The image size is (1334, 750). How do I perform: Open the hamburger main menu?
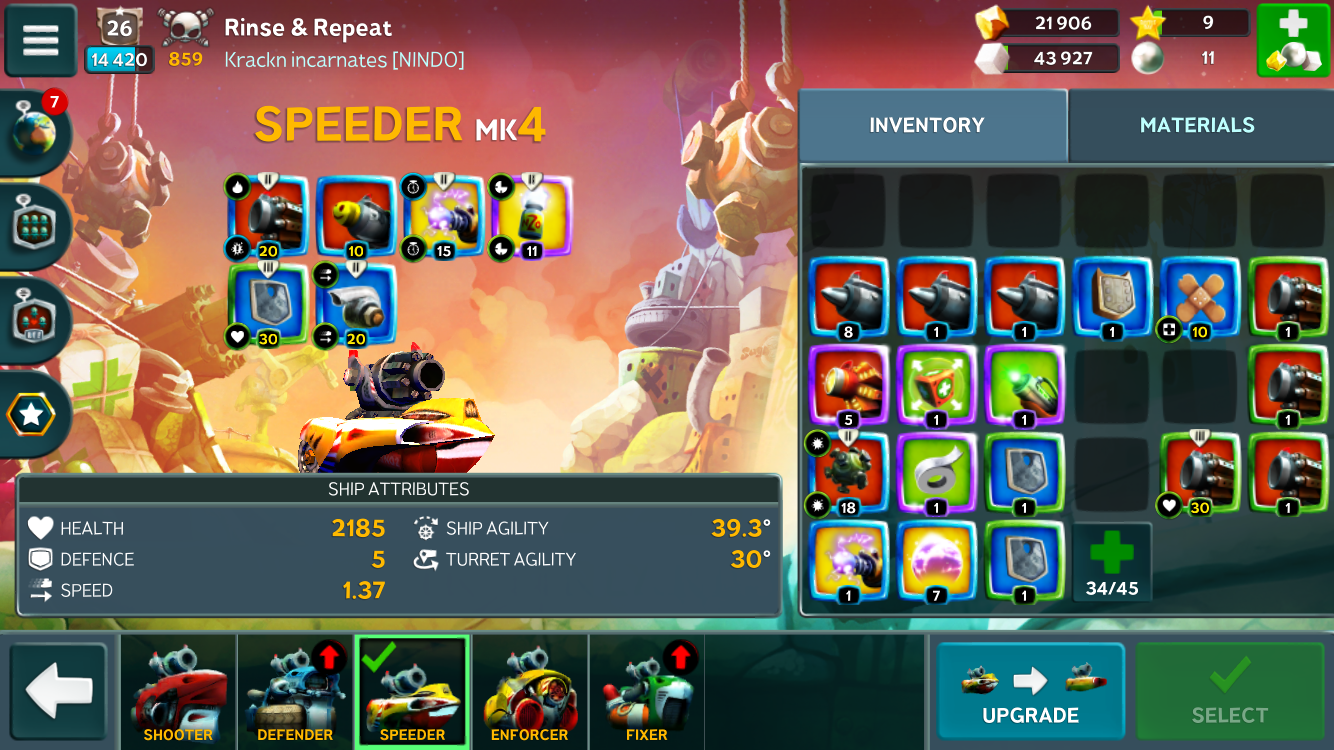[x=41, y=40]
